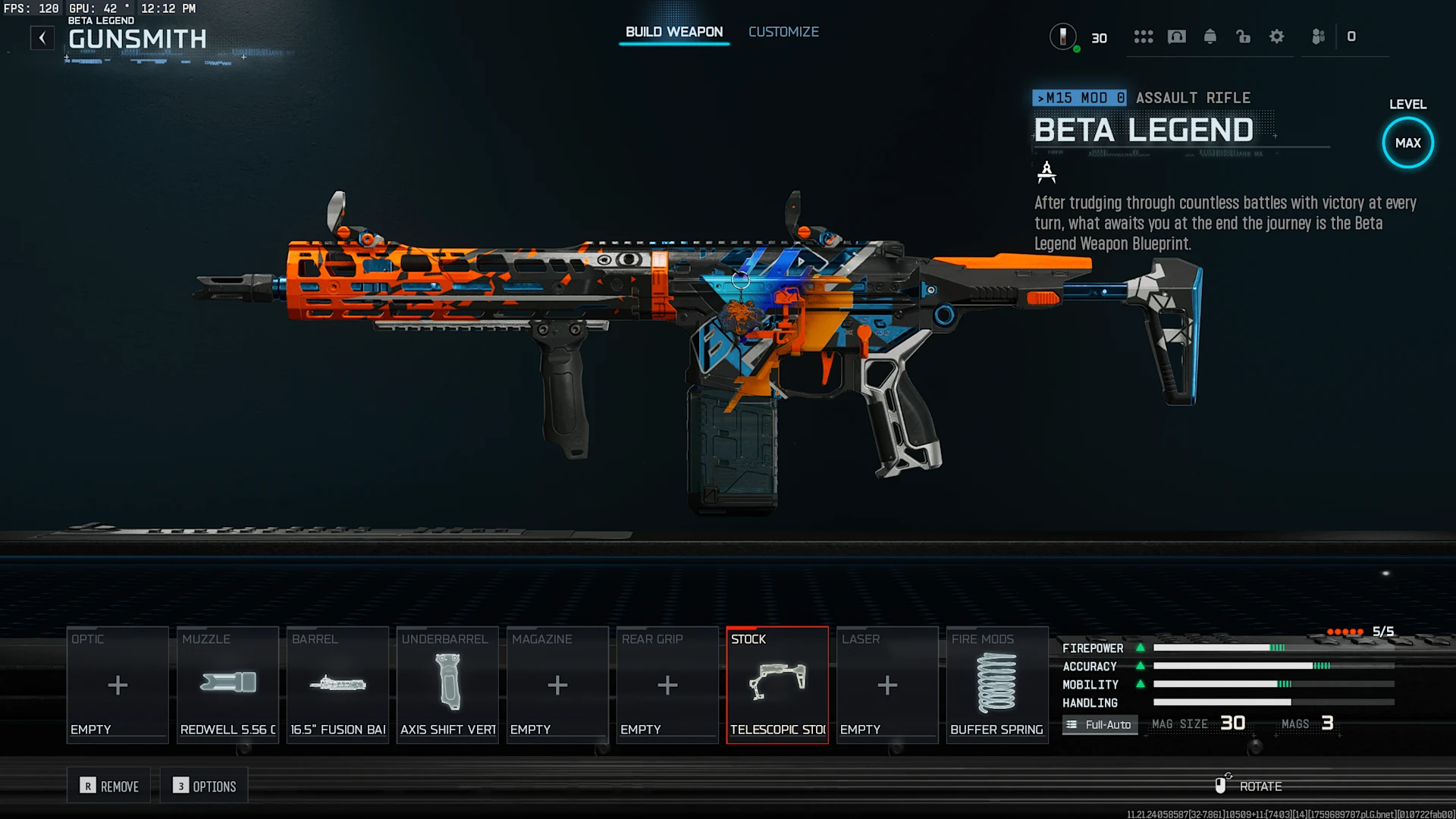Show notifications via the bell icon
This screenshot has width=1456, height=819.
point(1210,36)
